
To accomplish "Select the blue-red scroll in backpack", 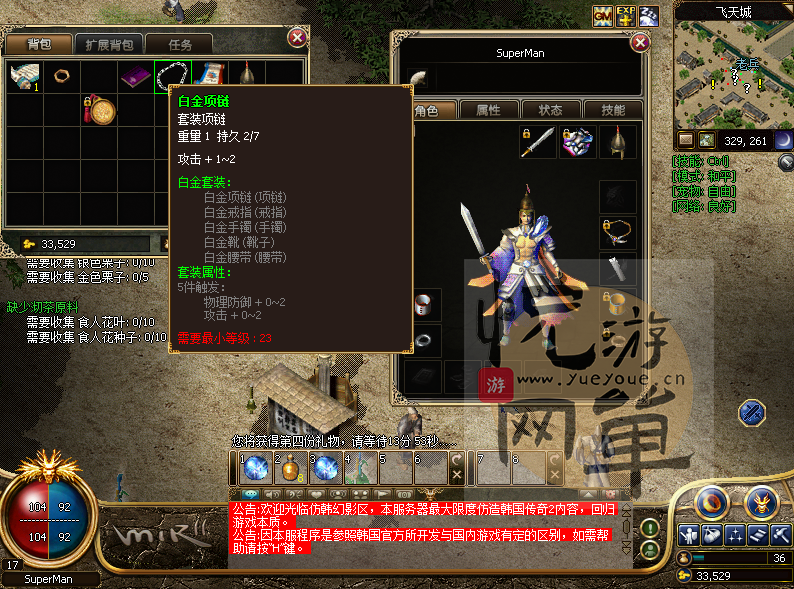I will coord(209,75).
